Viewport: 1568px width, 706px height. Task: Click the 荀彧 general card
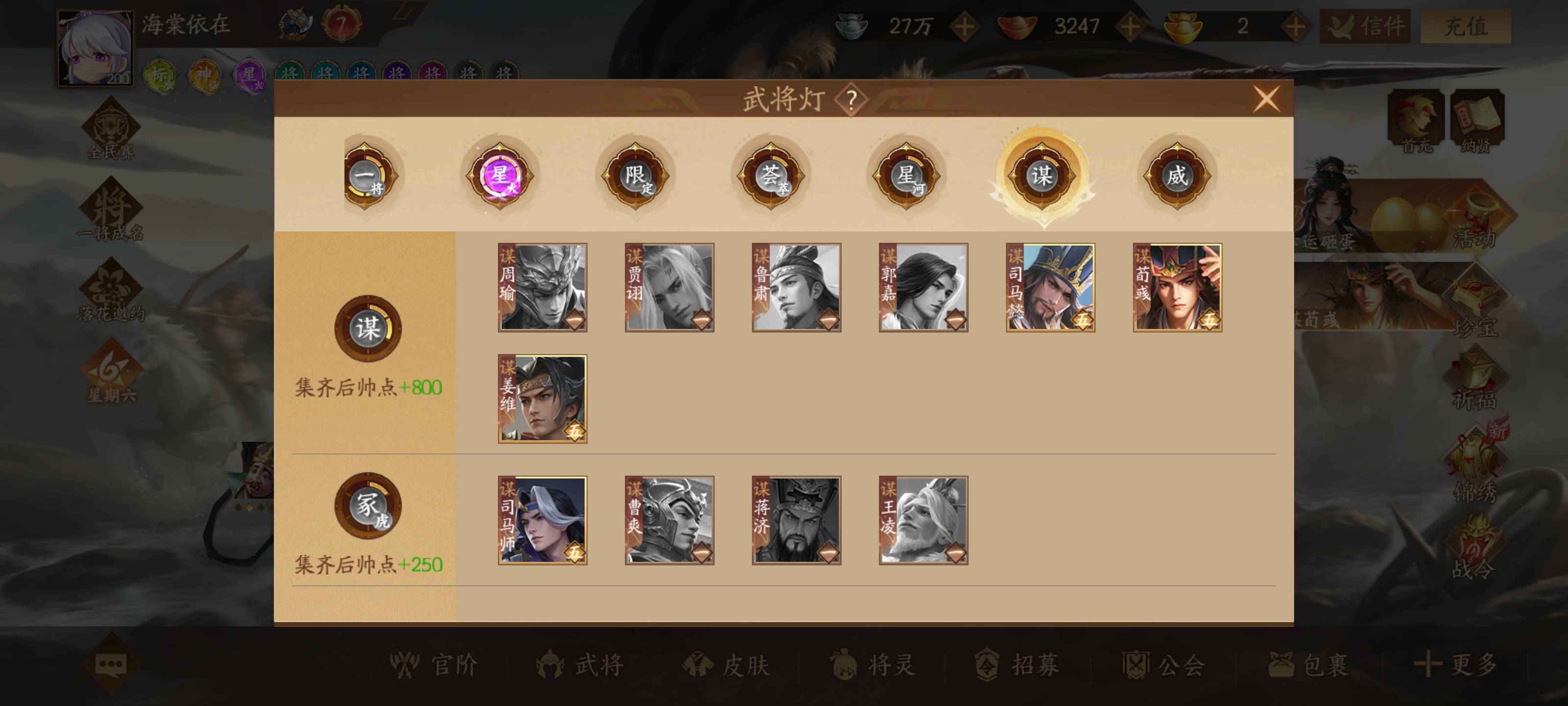pos(1177,287)
